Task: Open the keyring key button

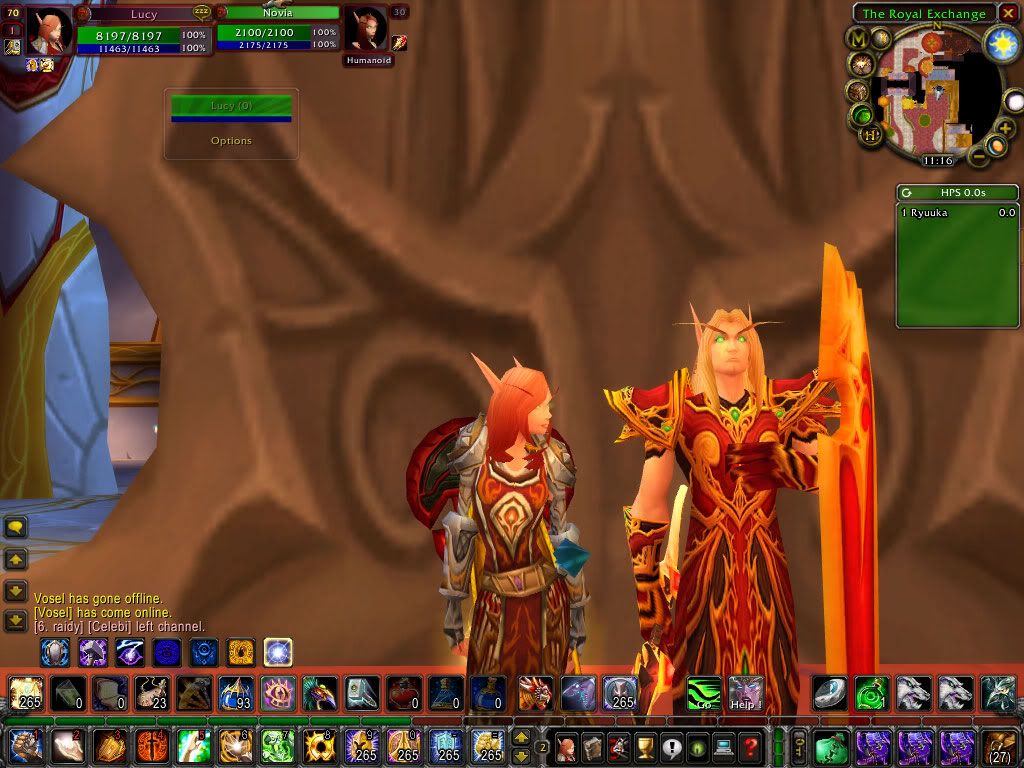Action: coord(799,747)
